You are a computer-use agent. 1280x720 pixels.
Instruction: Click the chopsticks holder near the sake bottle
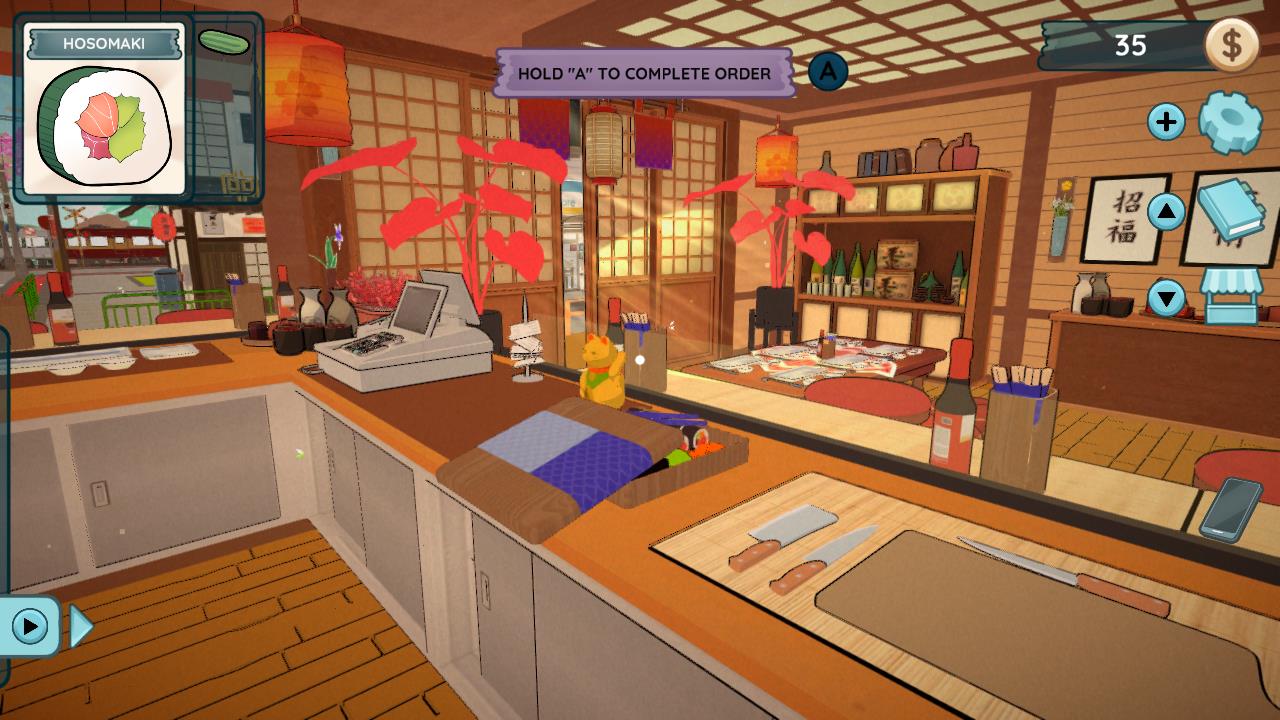point(1023,400)
